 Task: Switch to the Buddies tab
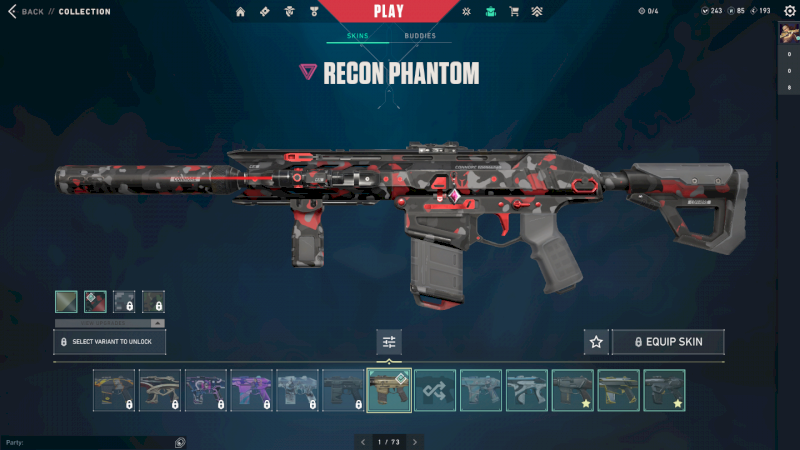click(x=420, y=36)
